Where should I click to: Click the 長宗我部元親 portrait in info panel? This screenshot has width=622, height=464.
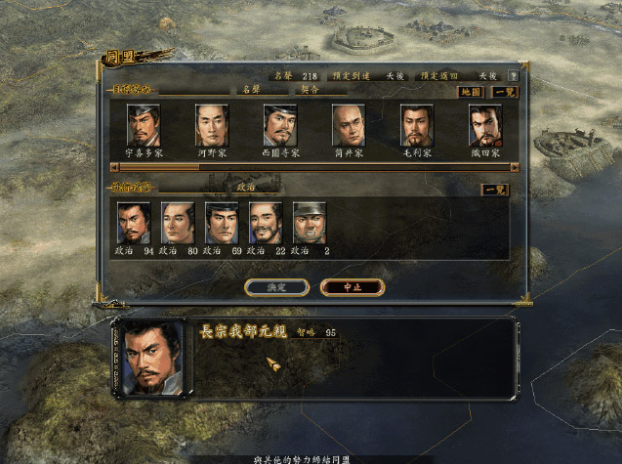point(150,358)
